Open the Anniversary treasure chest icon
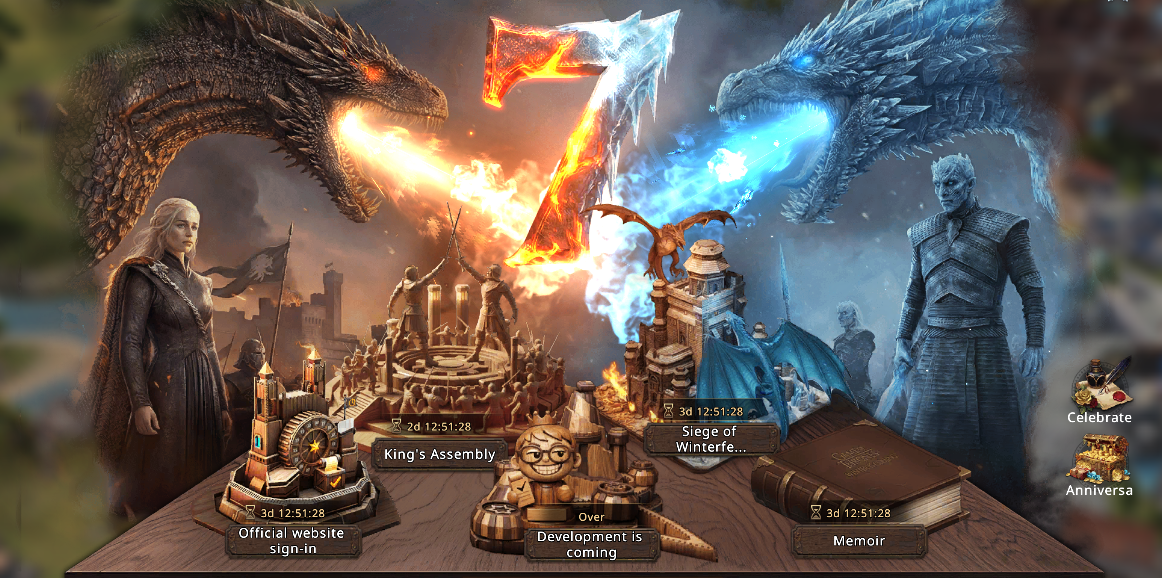 (x=1098, y=465)
